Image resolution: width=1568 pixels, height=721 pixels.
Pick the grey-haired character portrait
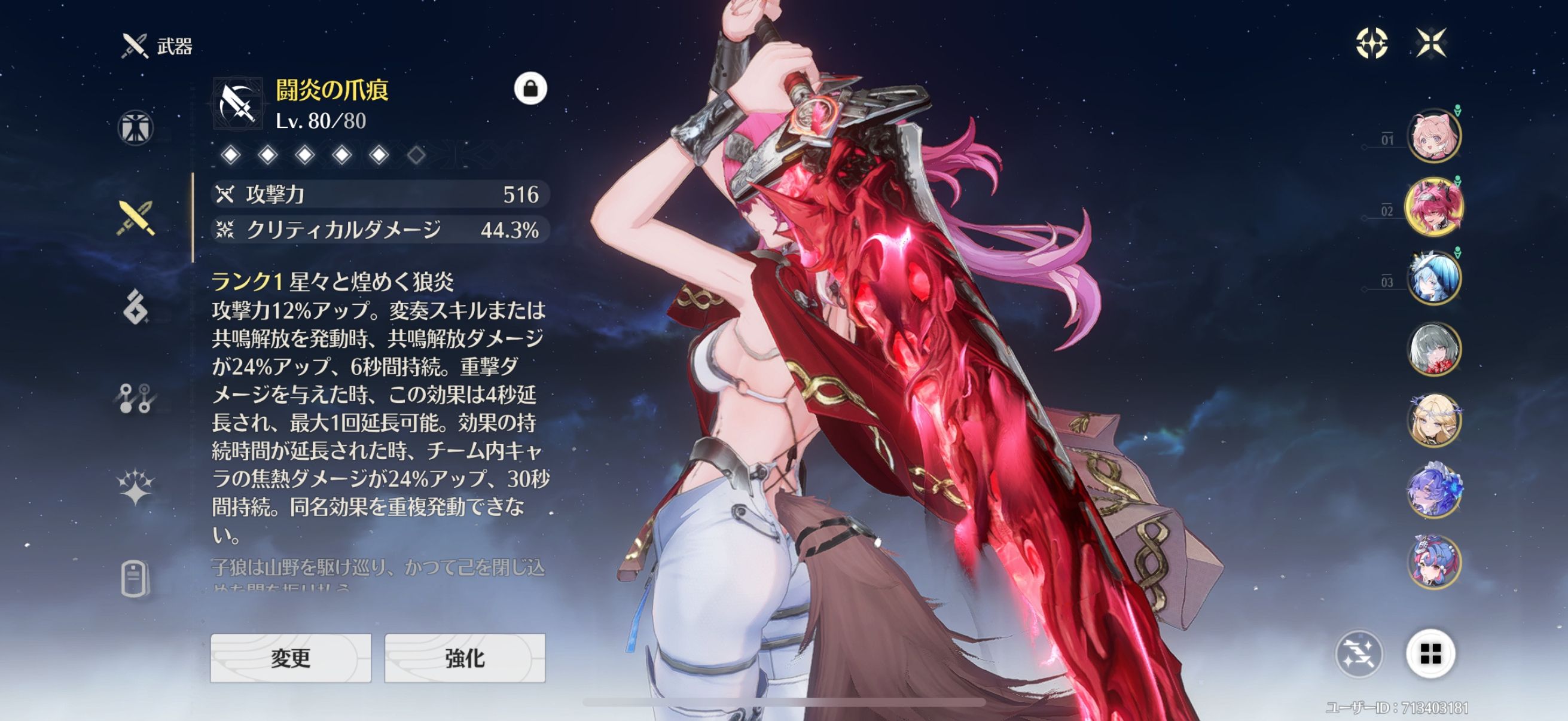pos(1434,350)
